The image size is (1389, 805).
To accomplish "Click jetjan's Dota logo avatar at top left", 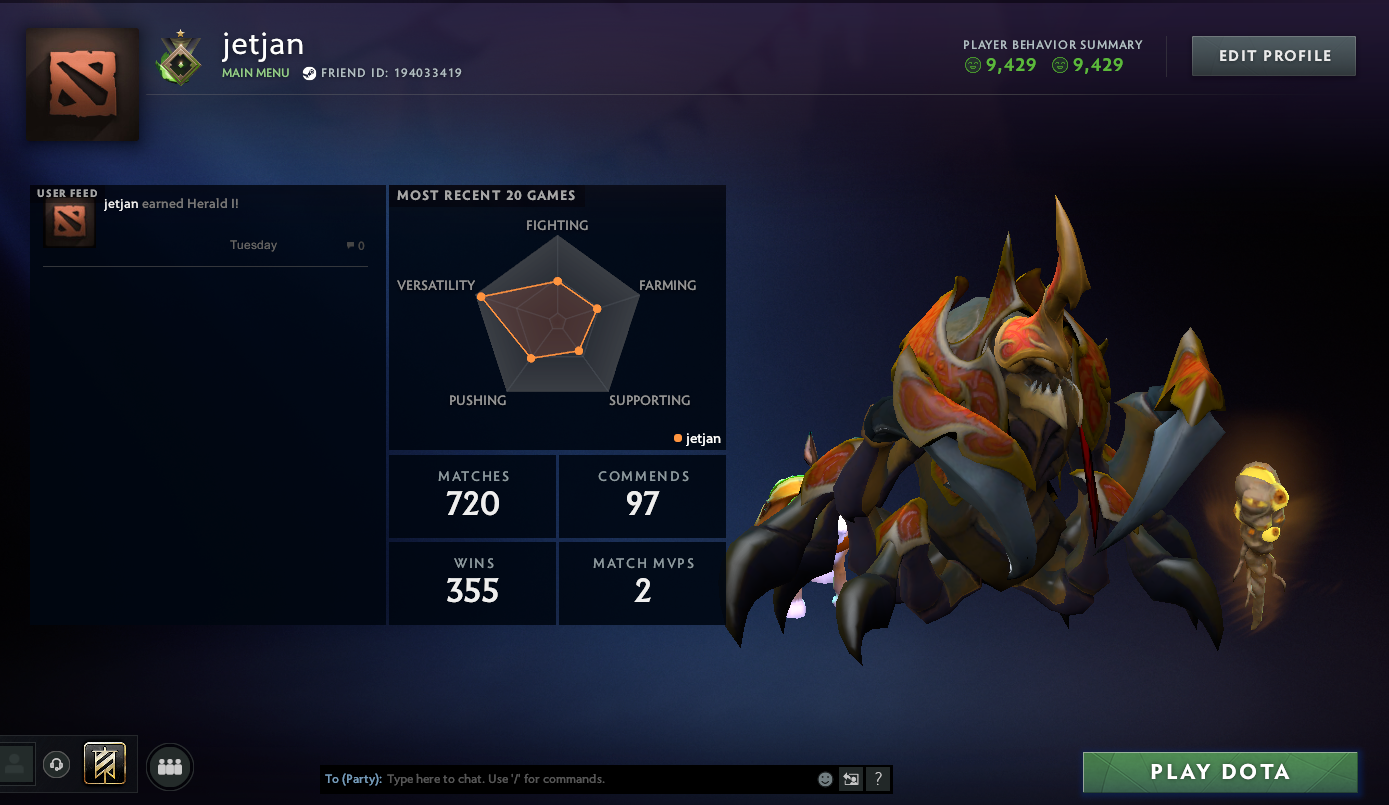I will coord(82,84).
